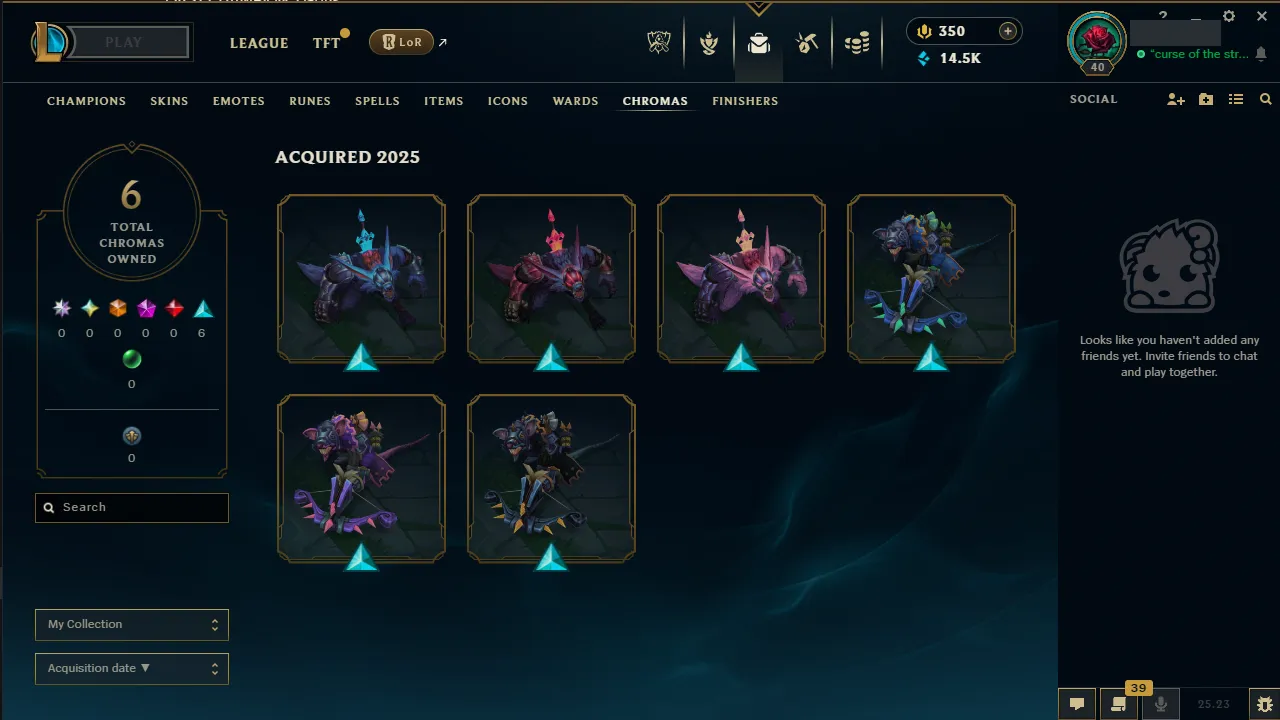This screenshot has height=720, width=1280.
Task: Open the Acquisition date sort dropdown
Action: [x=131, y=668]
